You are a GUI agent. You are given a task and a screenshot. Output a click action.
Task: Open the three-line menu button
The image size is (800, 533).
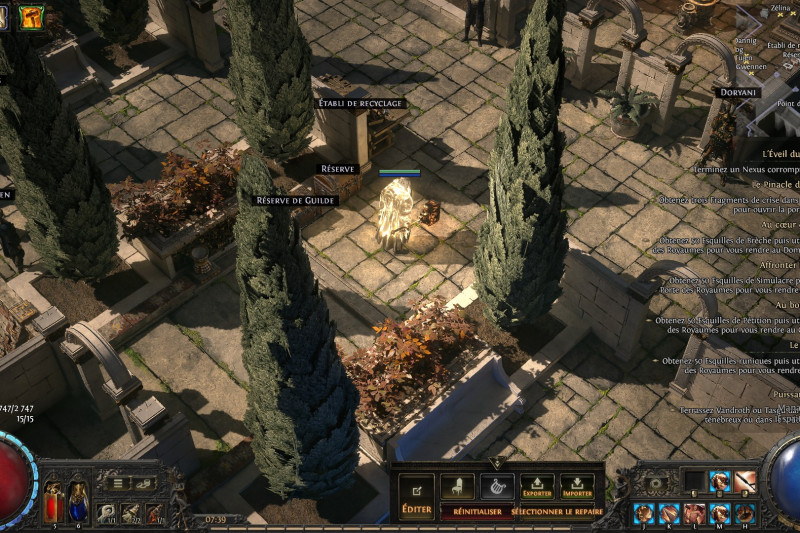[x=118, y=483]
